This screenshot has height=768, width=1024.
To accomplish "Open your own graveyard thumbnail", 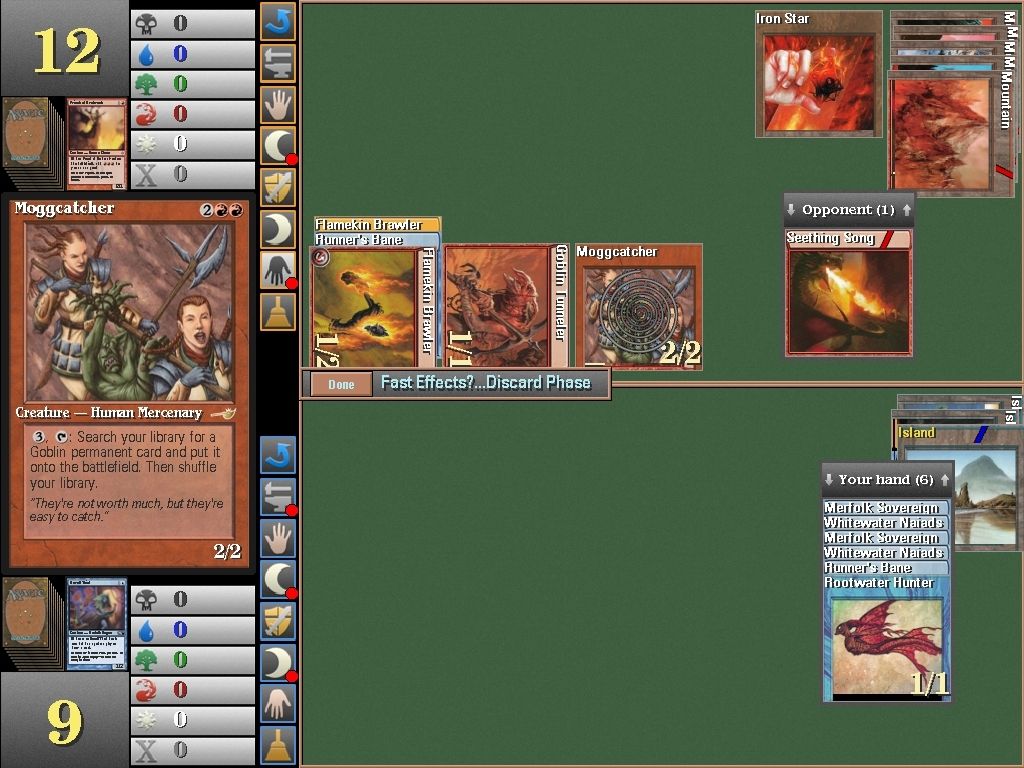I will pos(96,622).
